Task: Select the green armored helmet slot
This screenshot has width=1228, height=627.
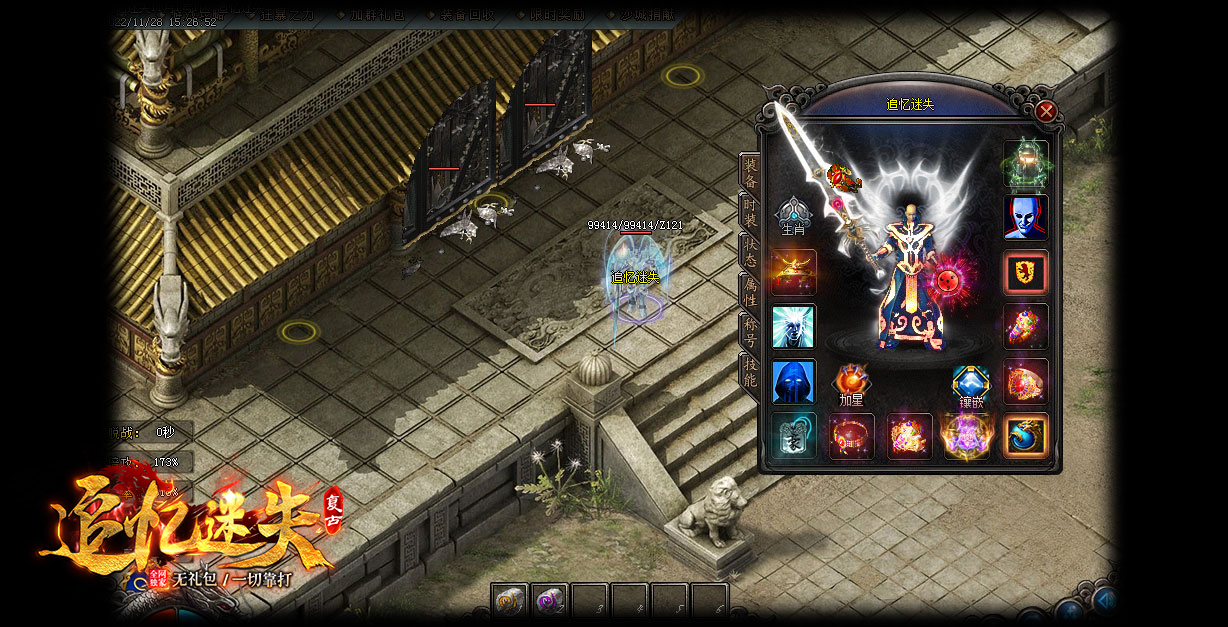Action: (1026, 163)
